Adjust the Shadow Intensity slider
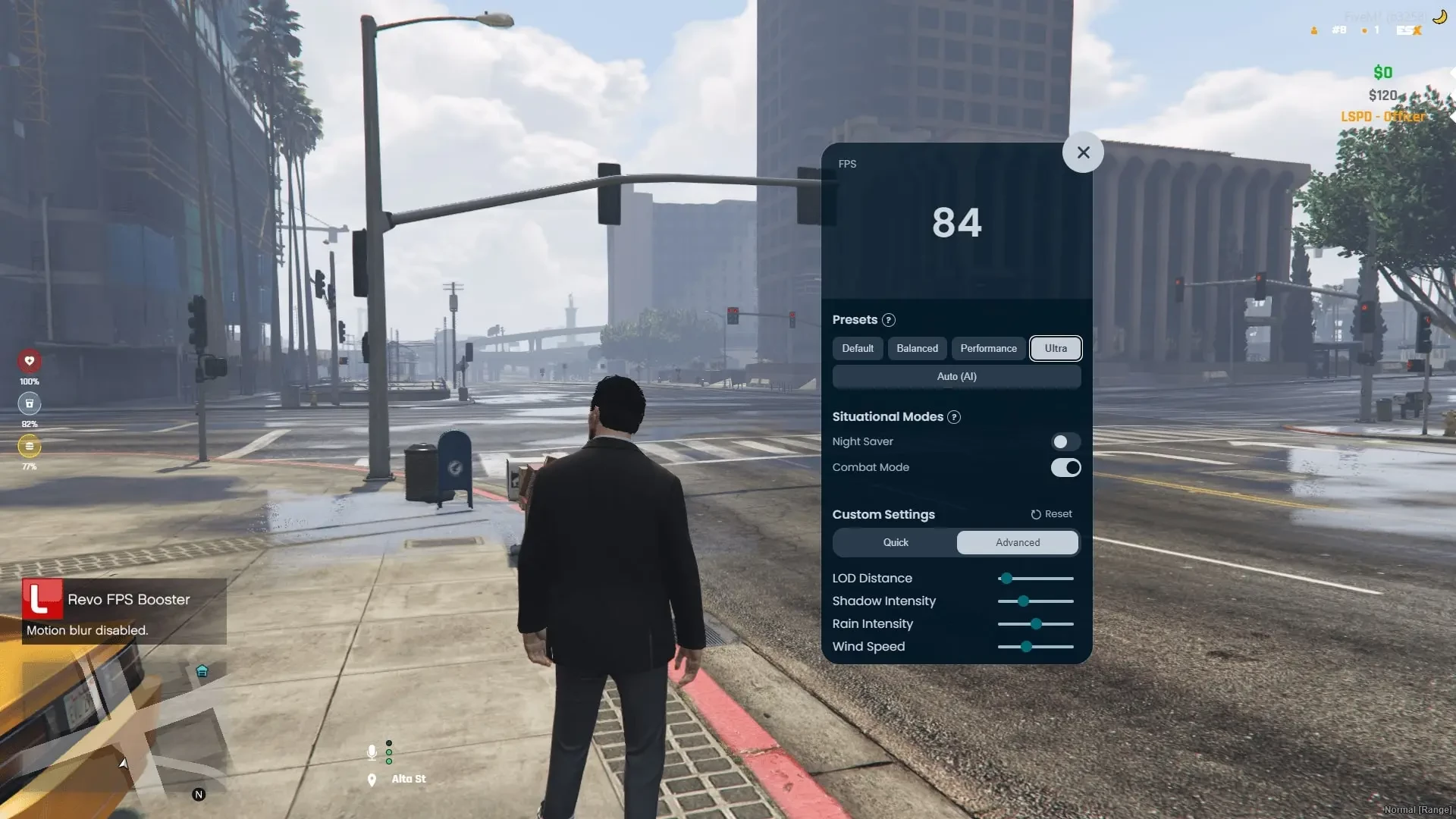 tap(1023, 601)
